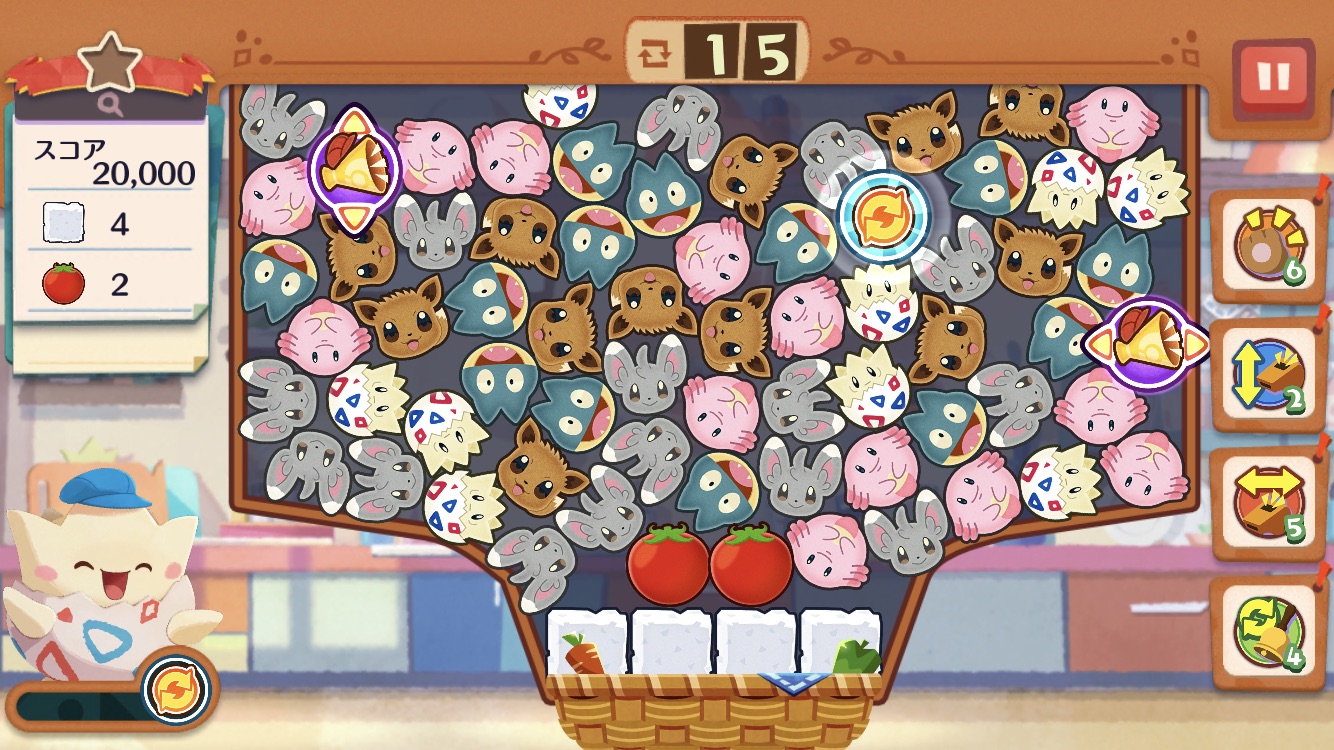Open the magnifier on the order panel
This screenshot has height=750, width=1334.
tap(109, 102)
